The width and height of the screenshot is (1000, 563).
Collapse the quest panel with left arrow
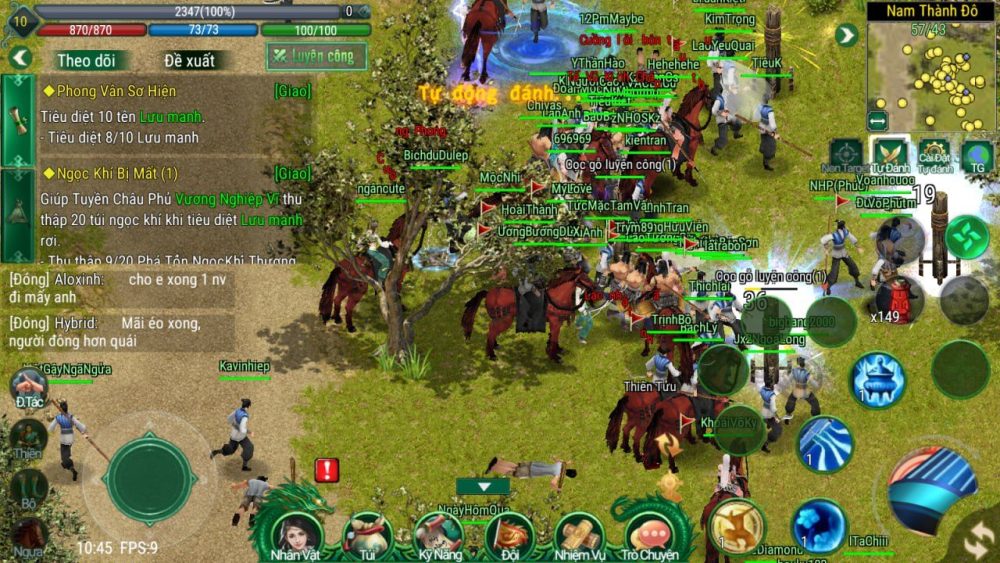coord(20,58)
